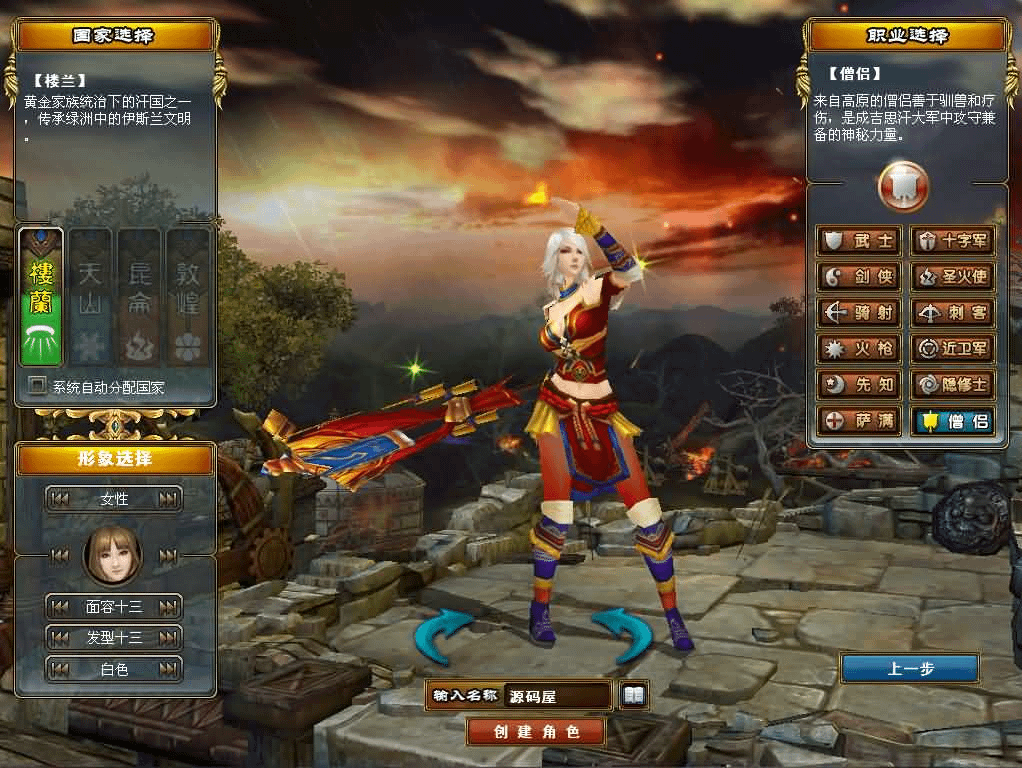Choose the 先知 class button

860,385
